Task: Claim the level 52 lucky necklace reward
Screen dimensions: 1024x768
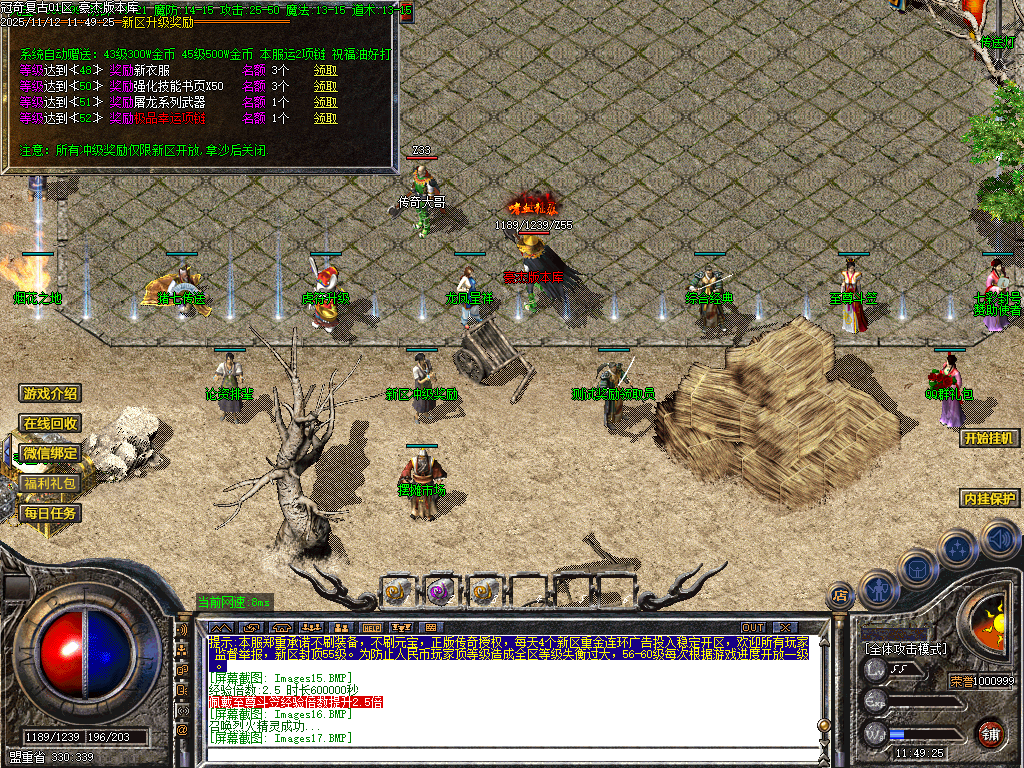Action: (326, 118)
